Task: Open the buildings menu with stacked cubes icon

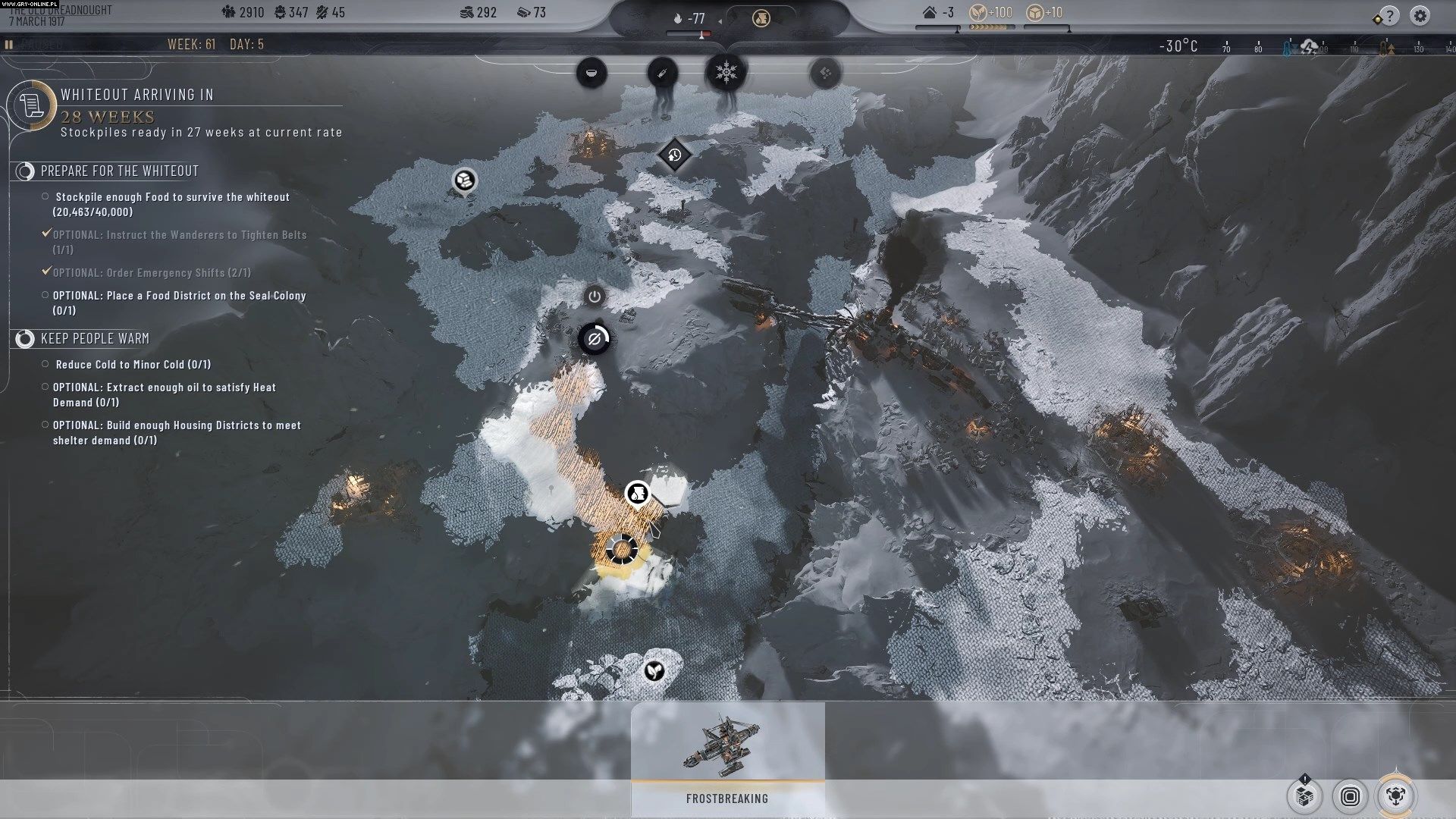Action: tap(1304, 796)
